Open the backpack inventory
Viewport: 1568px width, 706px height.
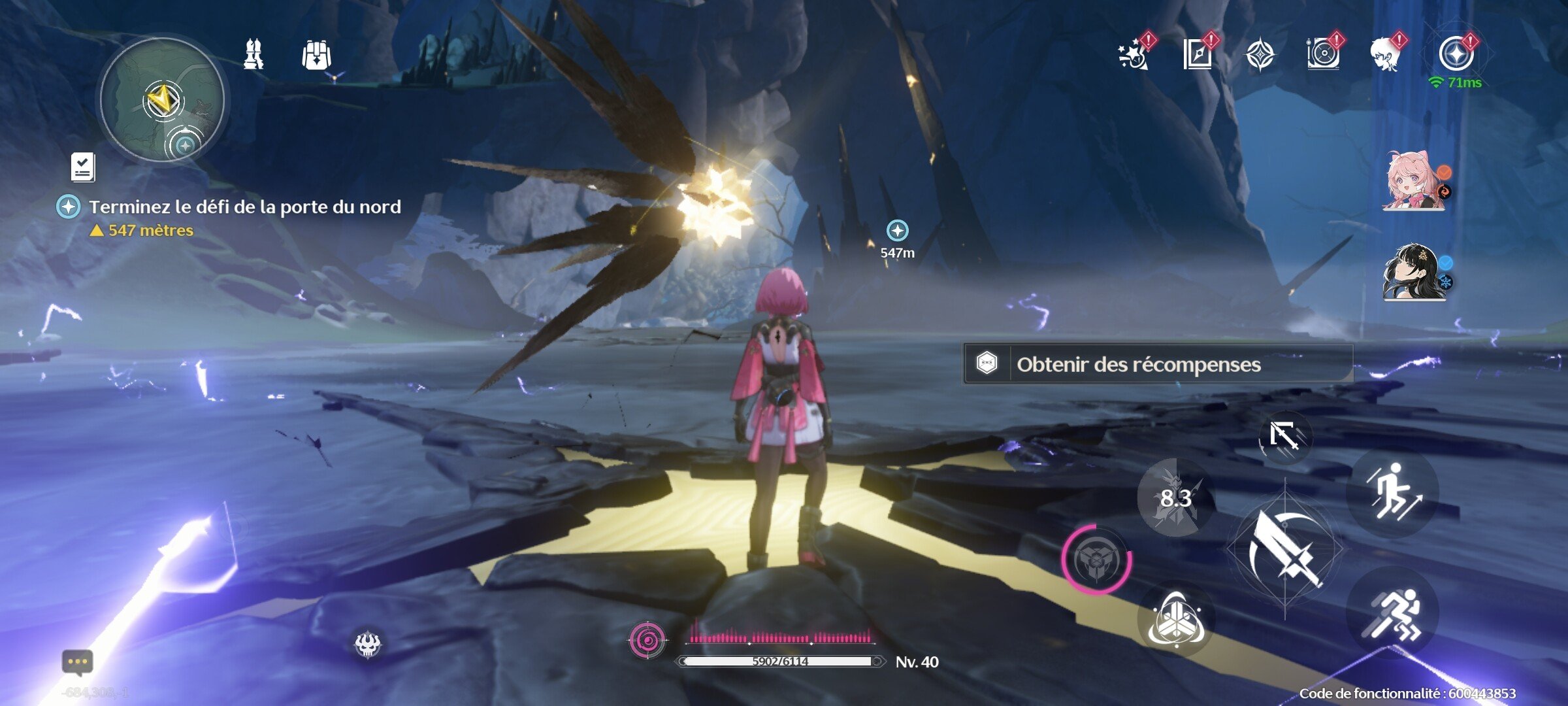[x=317, y=56]
